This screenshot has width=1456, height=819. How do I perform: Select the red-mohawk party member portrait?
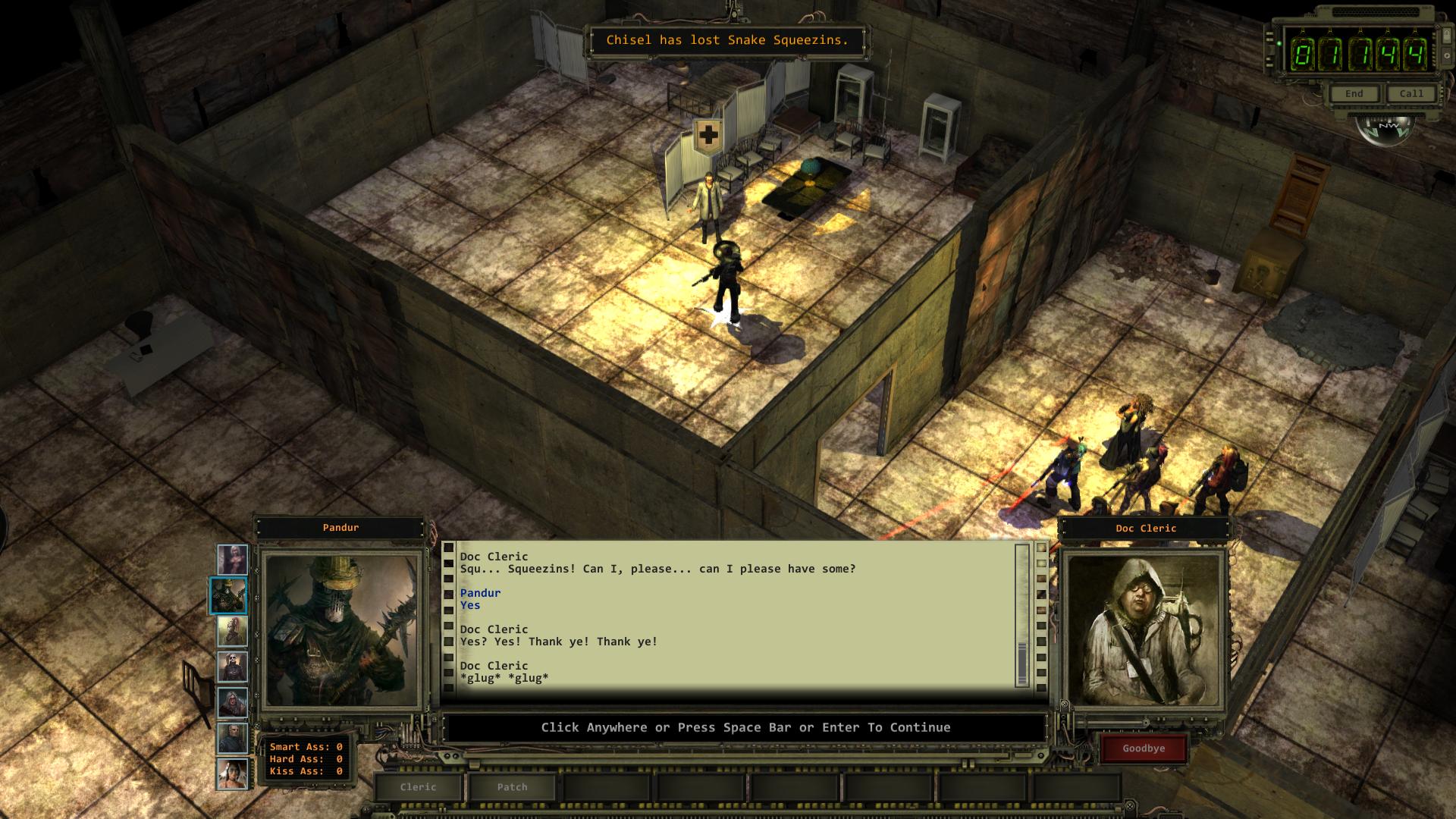(x=232, y=631)
